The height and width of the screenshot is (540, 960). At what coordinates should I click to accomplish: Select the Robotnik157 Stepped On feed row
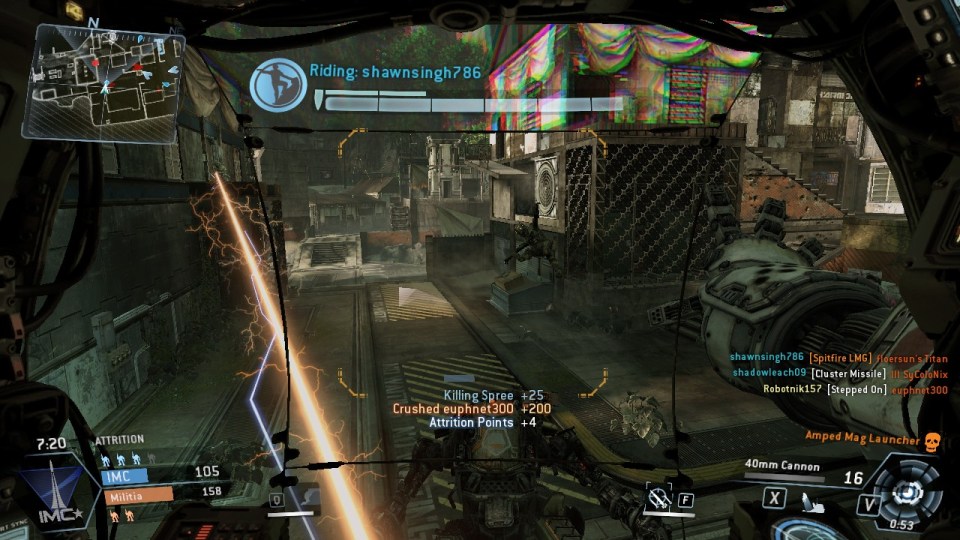coord(854,389)
